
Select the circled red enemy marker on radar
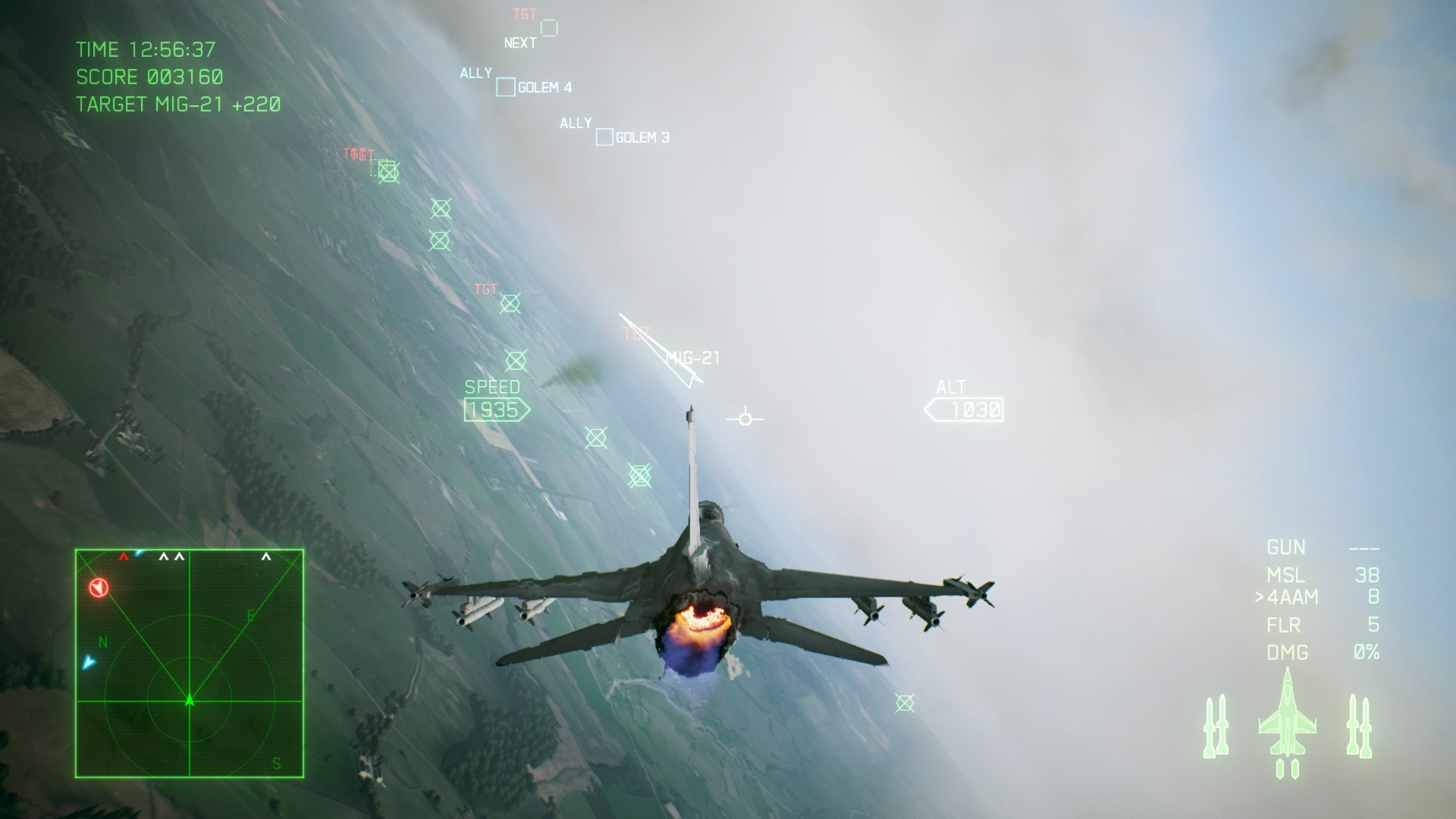pyautogui.click(x=99, y=588)
